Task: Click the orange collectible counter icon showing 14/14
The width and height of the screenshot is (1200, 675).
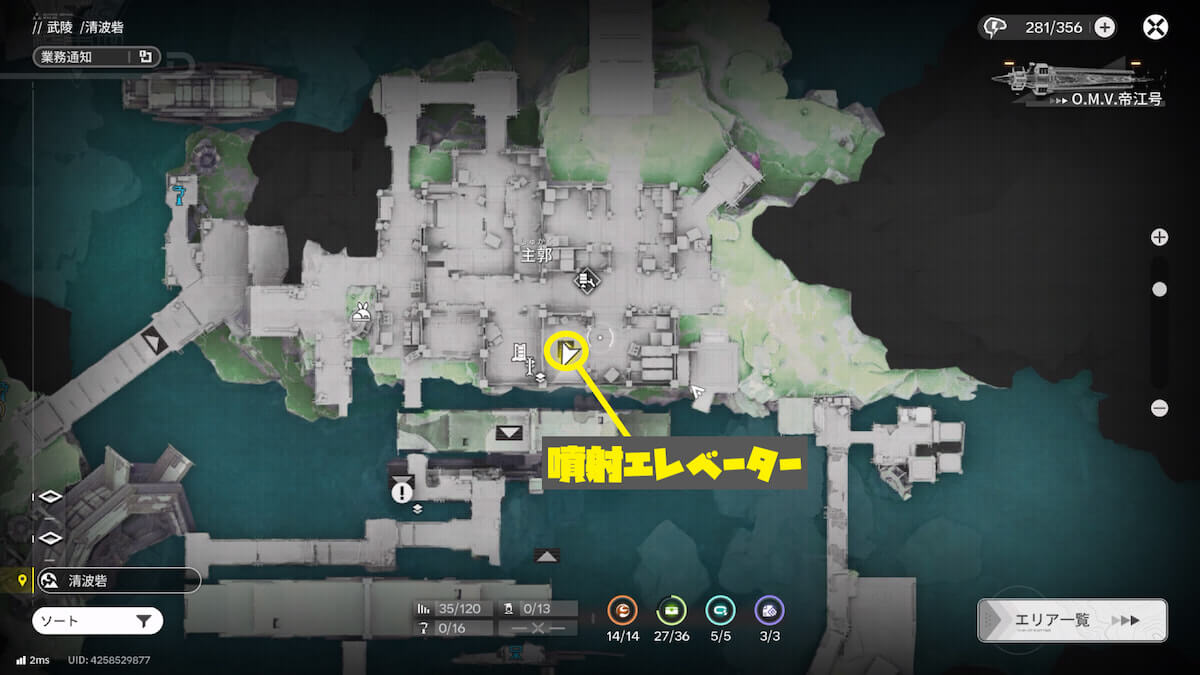Action: [623, 610]
